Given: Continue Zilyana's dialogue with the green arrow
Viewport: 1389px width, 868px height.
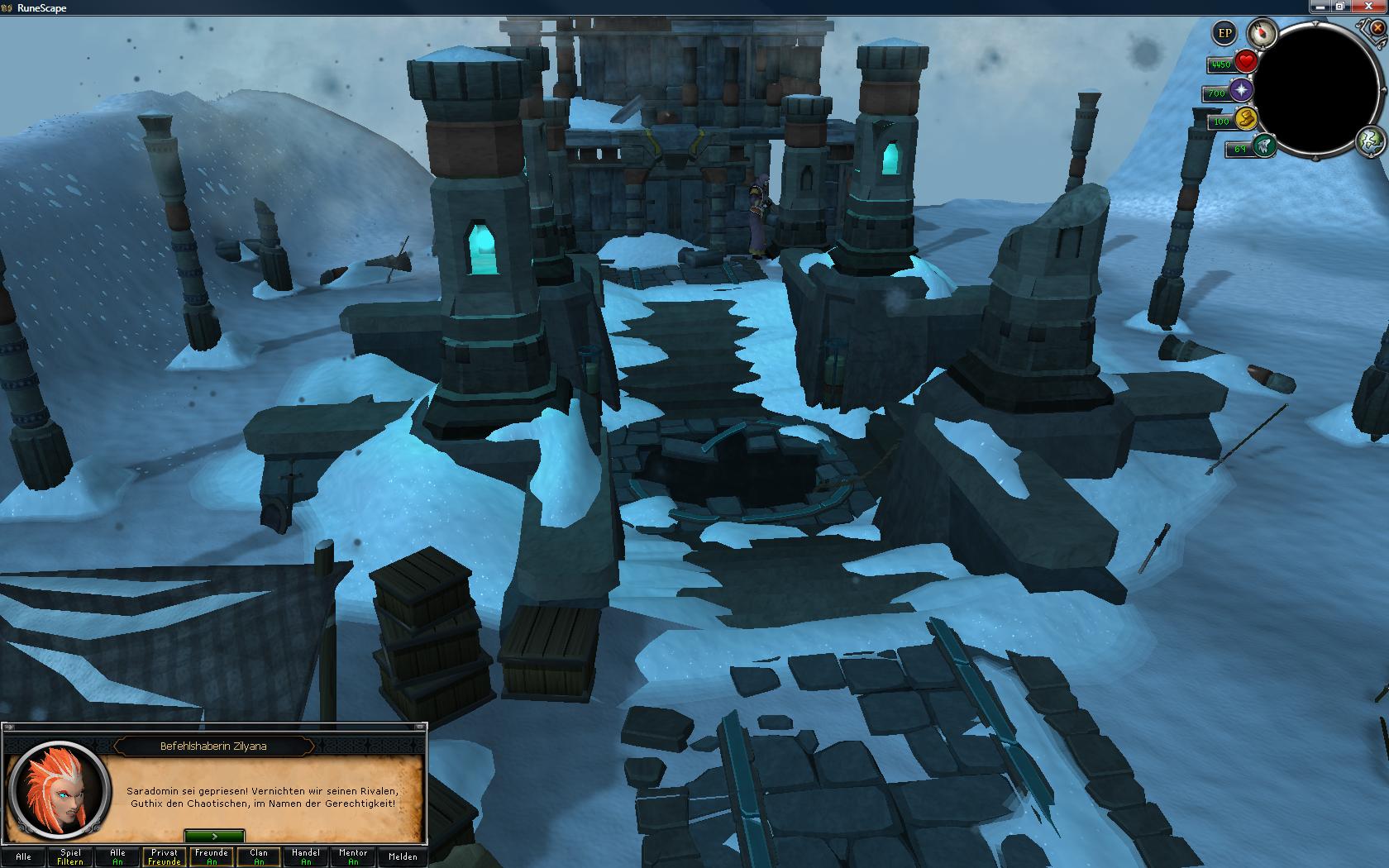Looking at the screenshot, I should click(x=214, y=837).
